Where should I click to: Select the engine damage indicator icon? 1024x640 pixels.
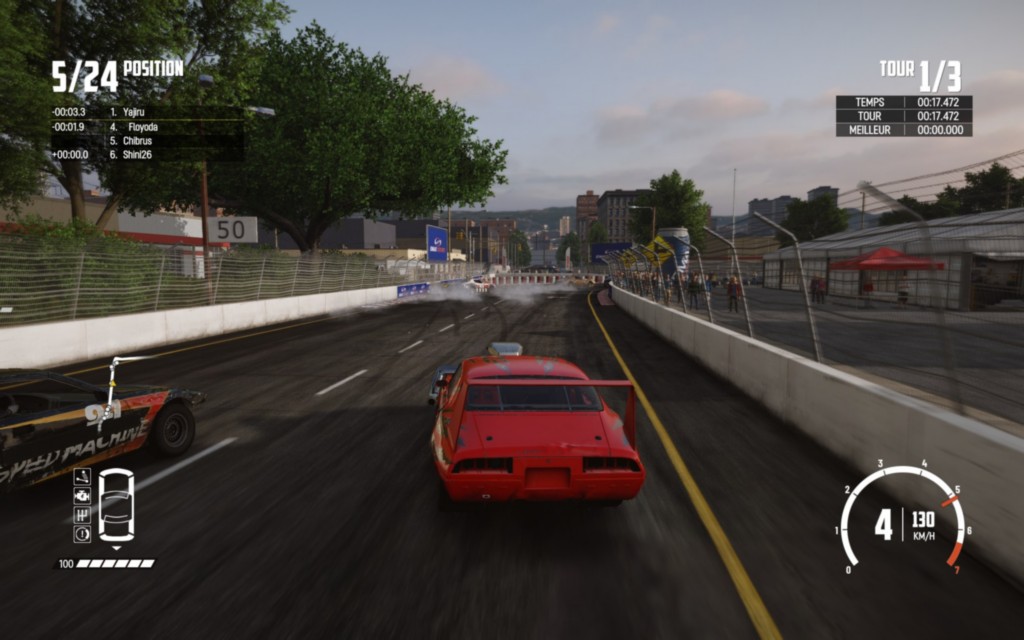pyautogui.click(x=82, y=496)
